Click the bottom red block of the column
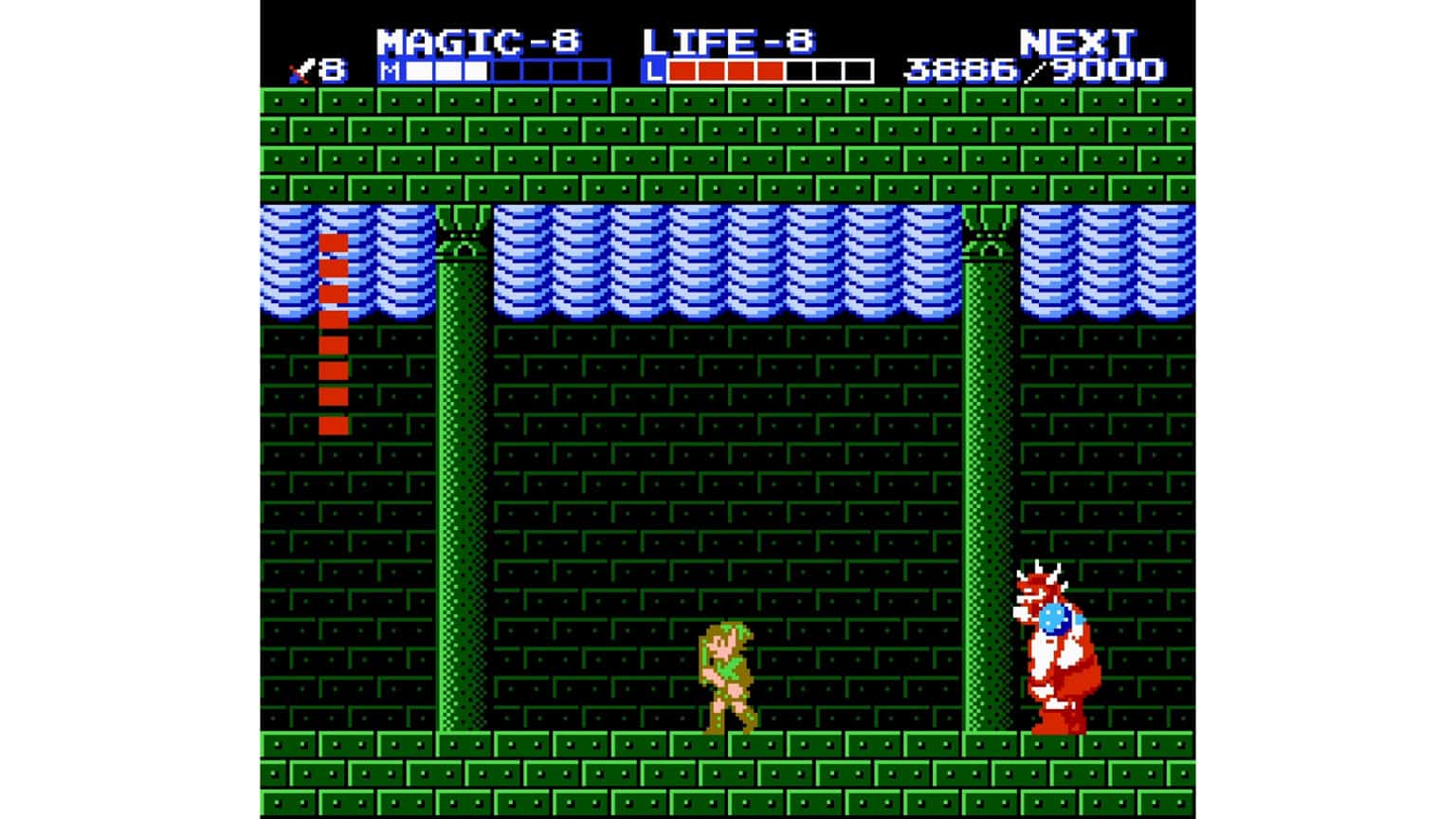Viewport: 1456px width, 819px height. (x=335, y=428)
